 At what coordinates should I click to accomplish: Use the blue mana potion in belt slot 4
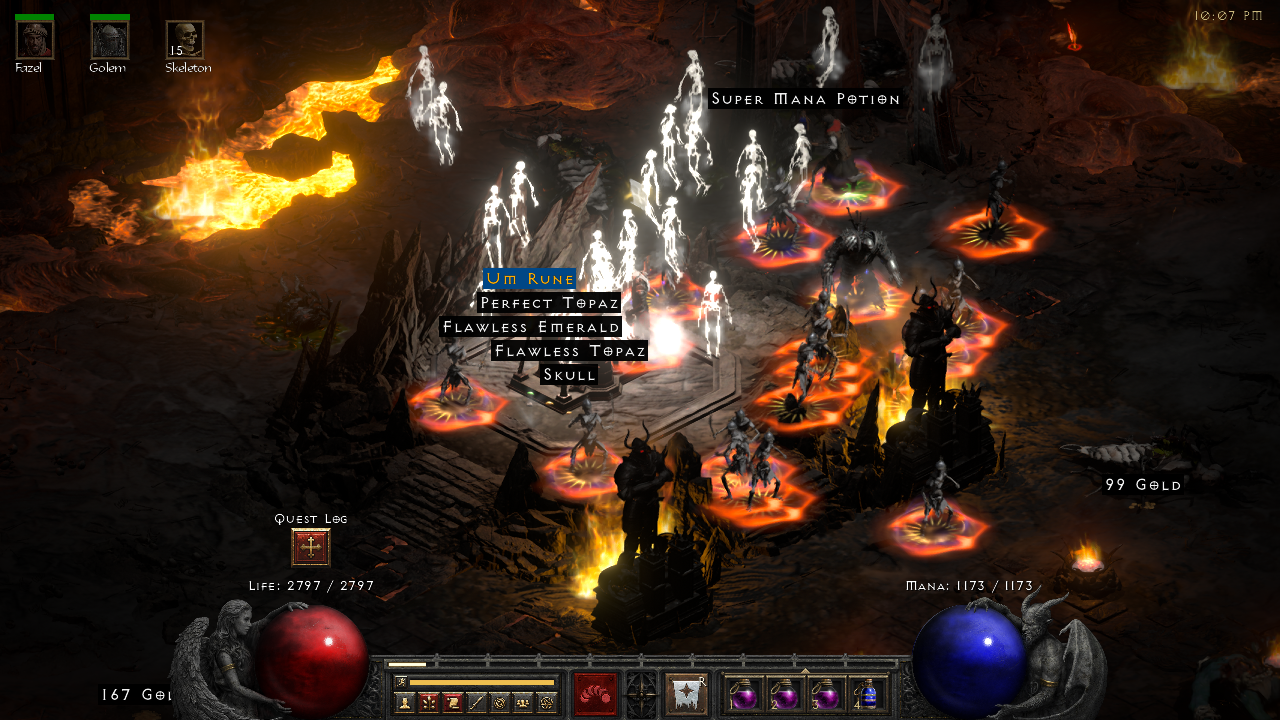868,694
